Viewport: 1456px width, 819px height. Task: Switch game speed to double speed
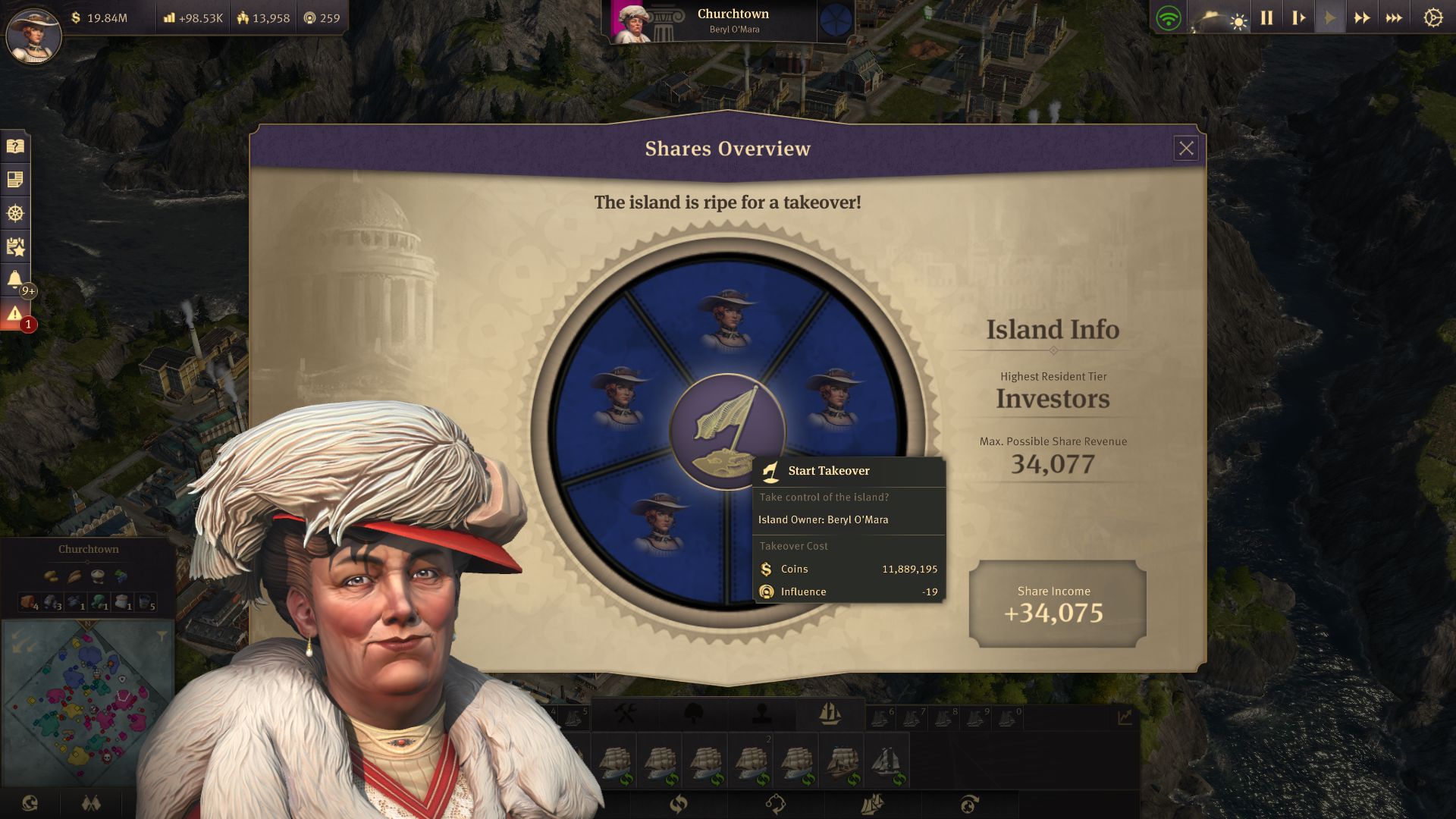tap(1362, 17)
